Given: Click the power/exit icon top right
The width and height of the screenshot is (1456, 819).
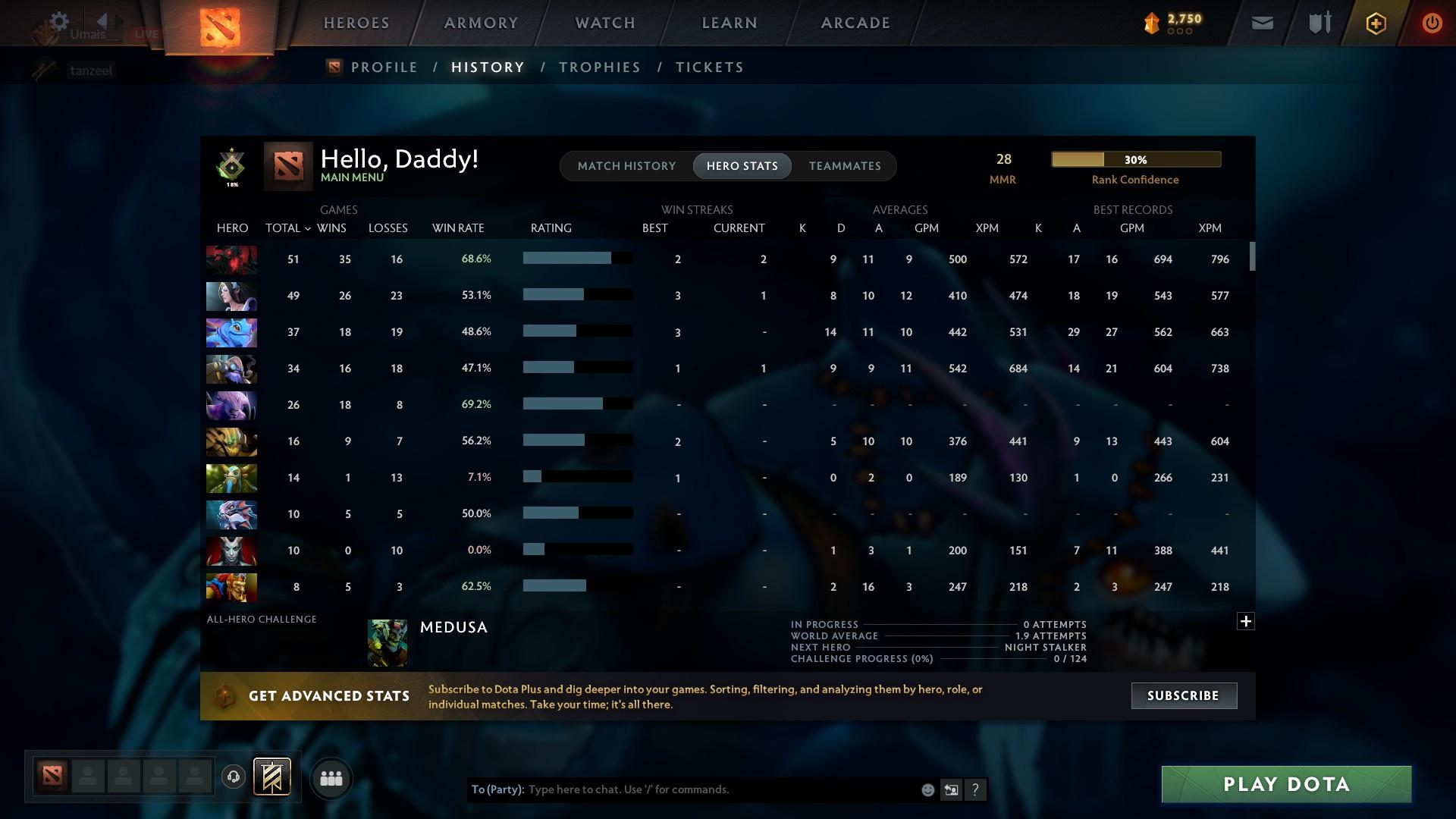Looking at the screenshot, I should 1432,23.
